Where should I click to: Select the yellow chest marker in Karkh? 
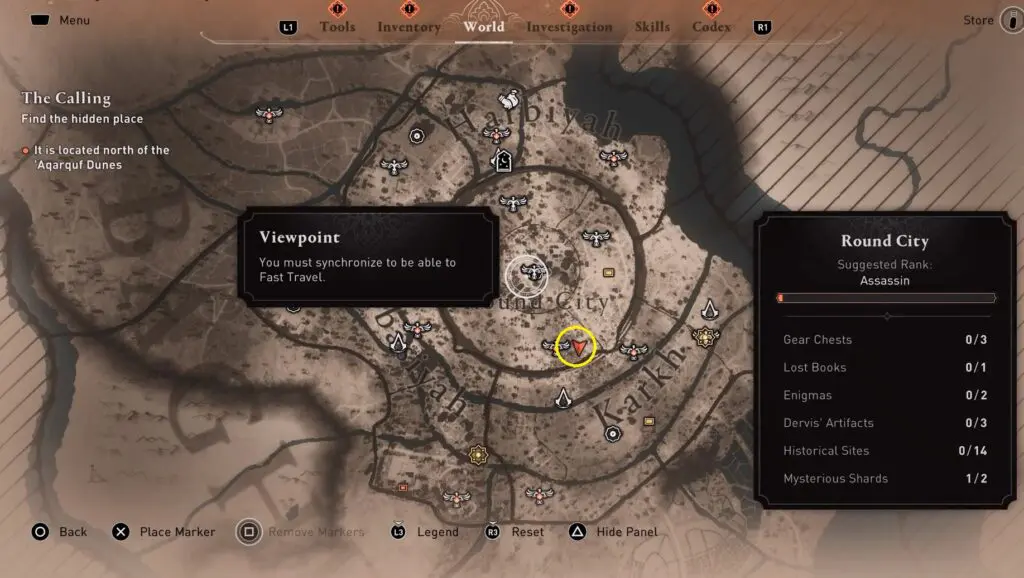(x=649, y=421)
